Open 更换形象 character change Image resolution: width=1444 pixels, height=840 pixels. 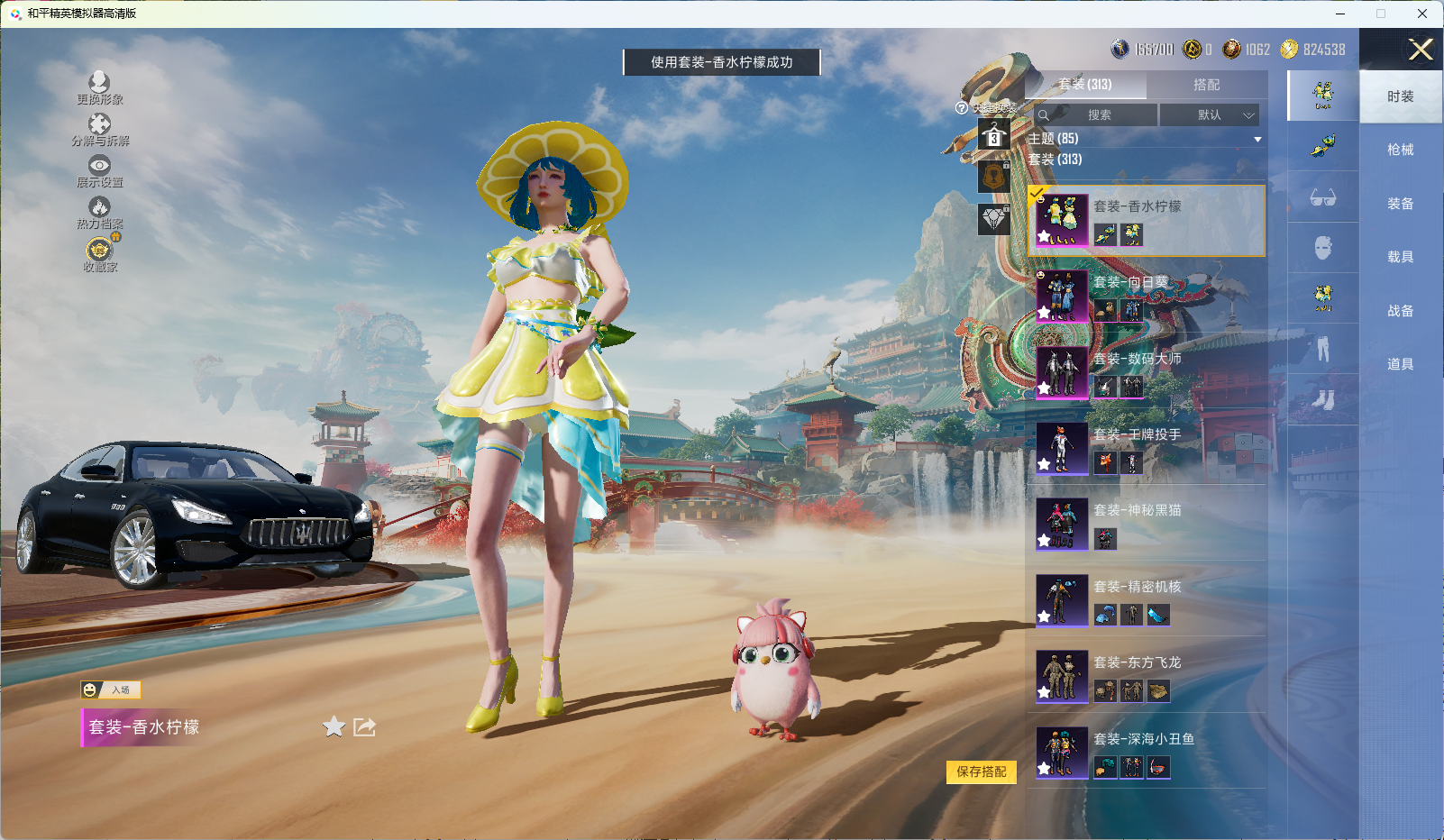99,88
